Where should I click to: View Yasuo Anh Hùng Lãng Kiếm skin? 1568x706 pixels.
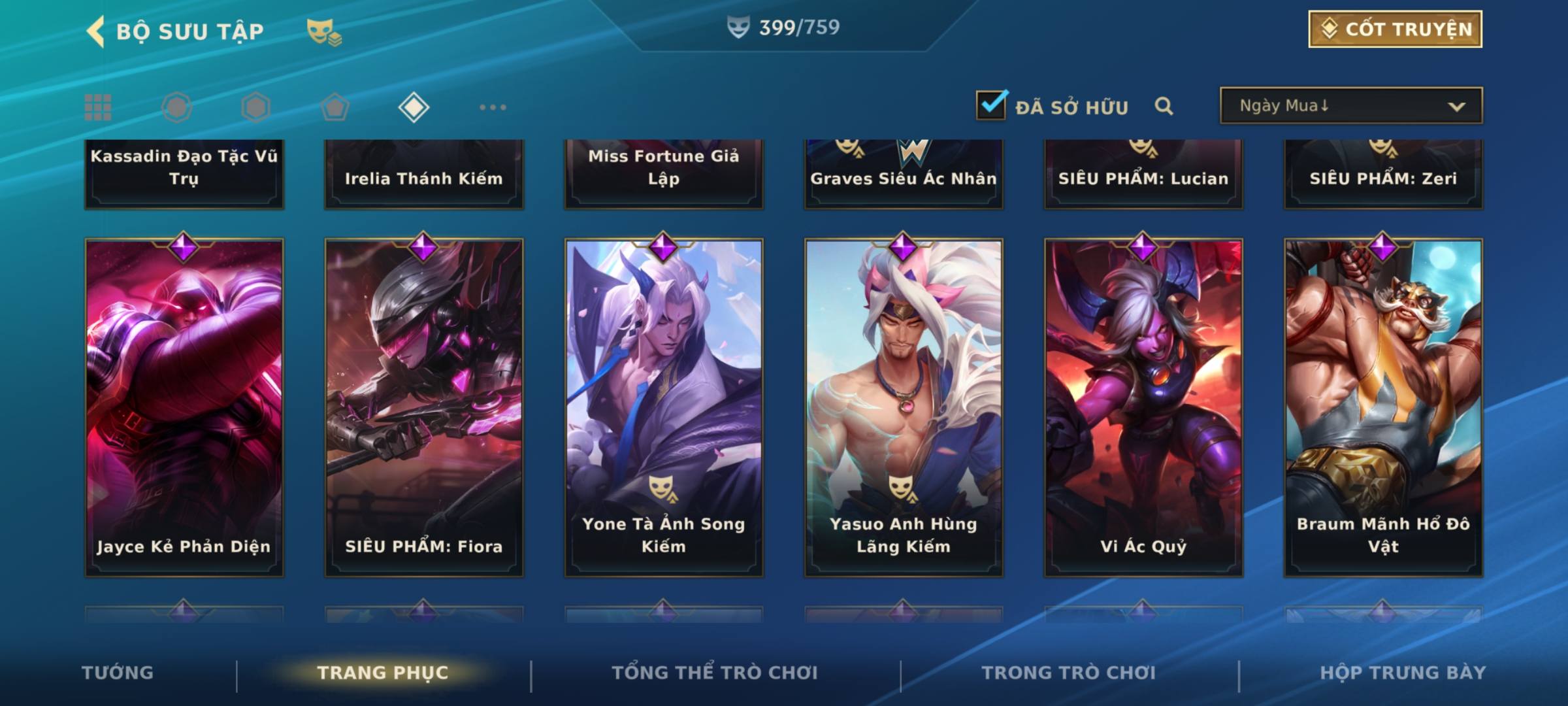pyautogui.click(x=904, y=407)
